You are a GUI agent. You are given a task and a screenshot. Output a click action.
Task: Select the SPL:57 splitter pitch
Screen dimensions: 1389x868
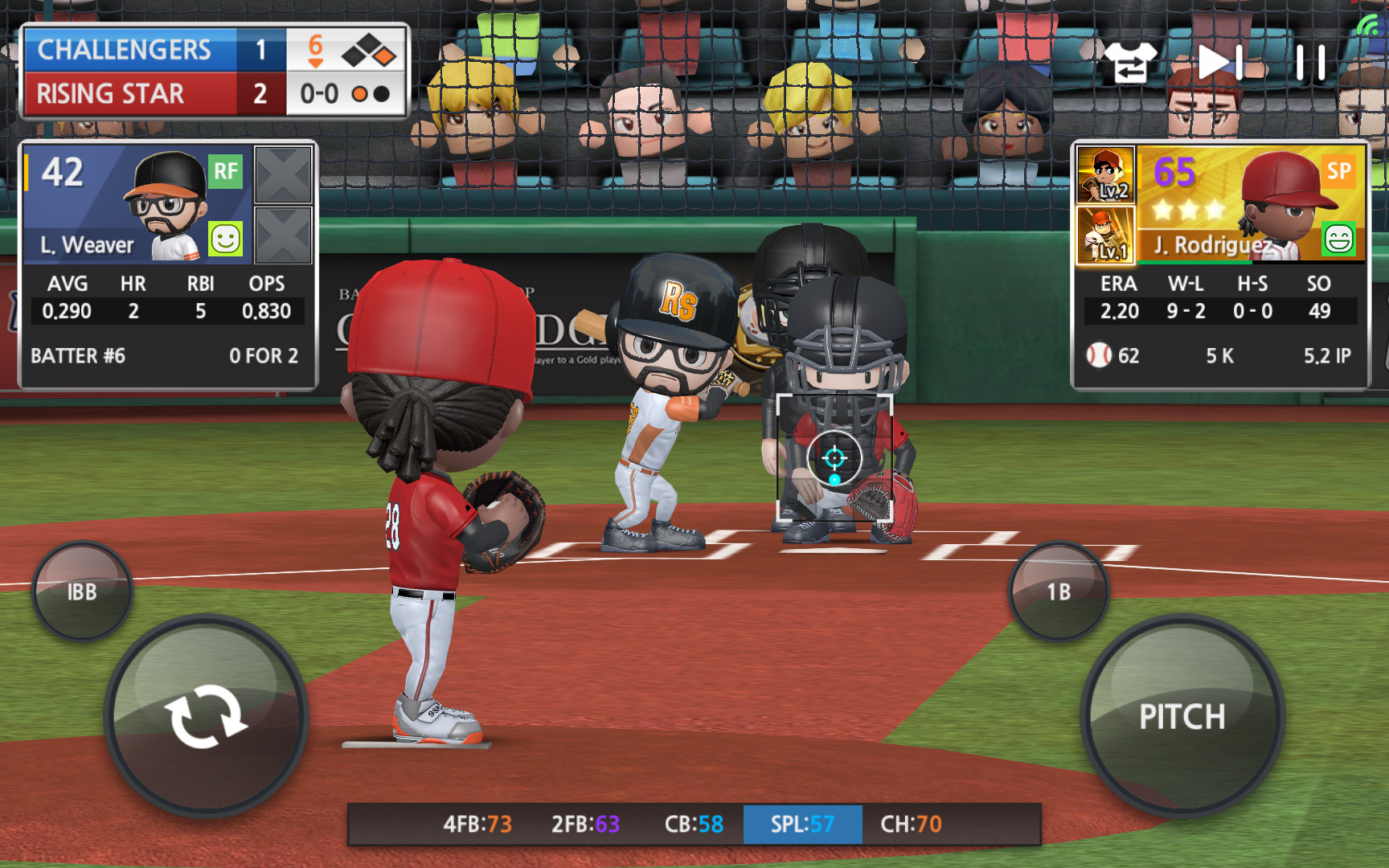coord(802,824)
